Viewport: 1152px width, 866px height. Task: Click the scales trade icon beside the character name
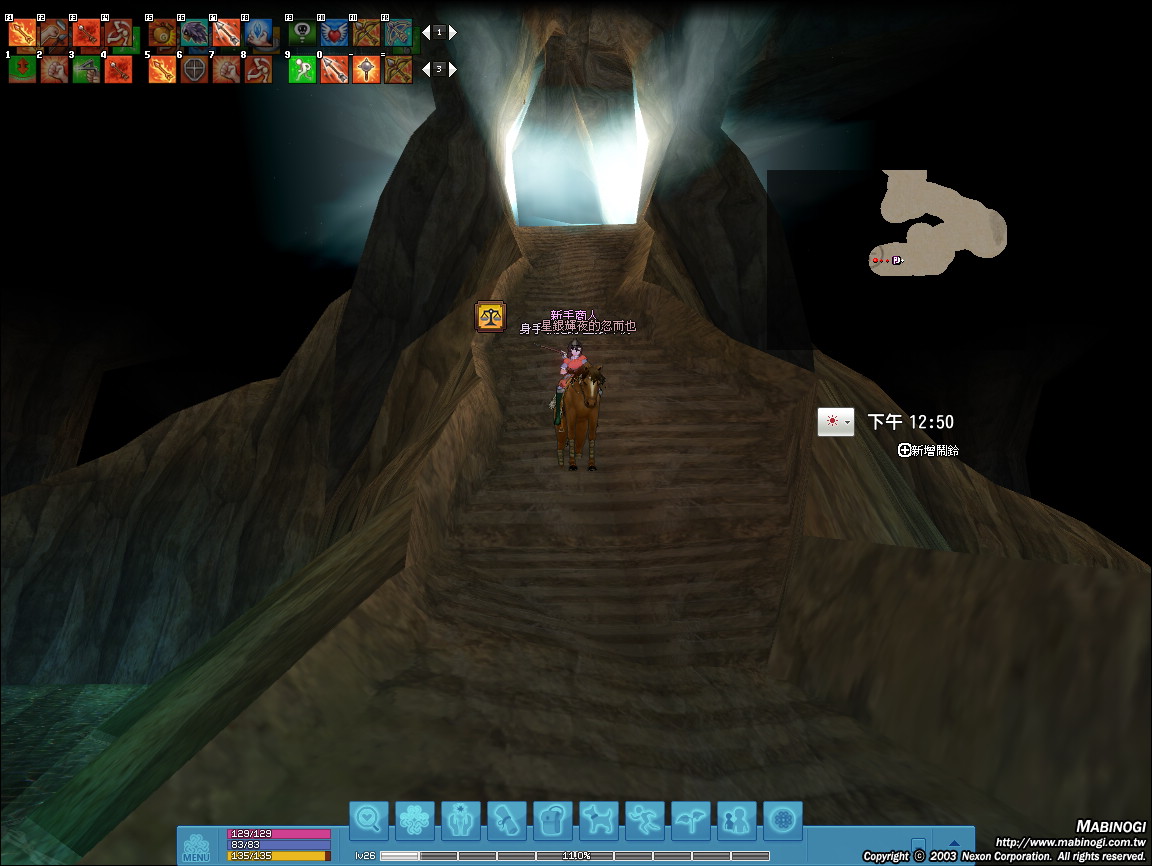tap(490, 317)
